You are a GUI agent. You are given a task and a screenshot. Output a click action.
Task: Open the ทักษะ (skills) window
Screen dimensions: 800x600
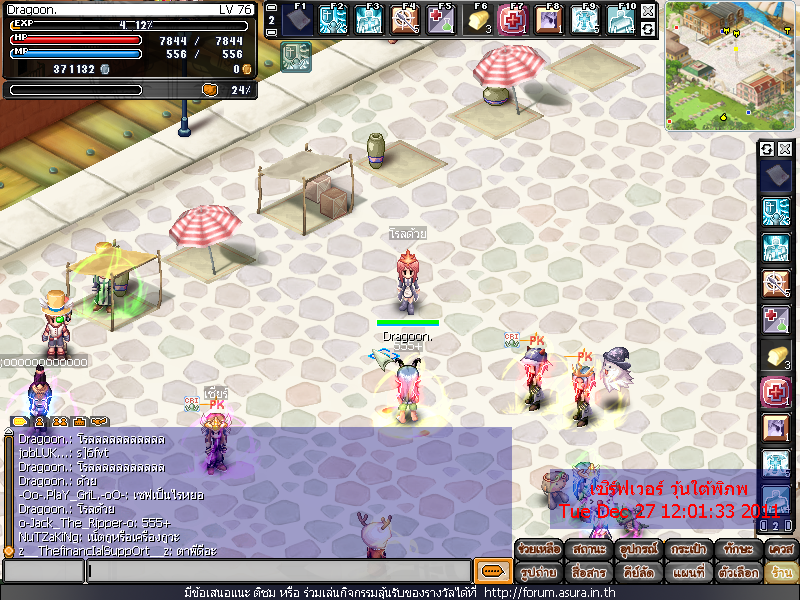739,550
